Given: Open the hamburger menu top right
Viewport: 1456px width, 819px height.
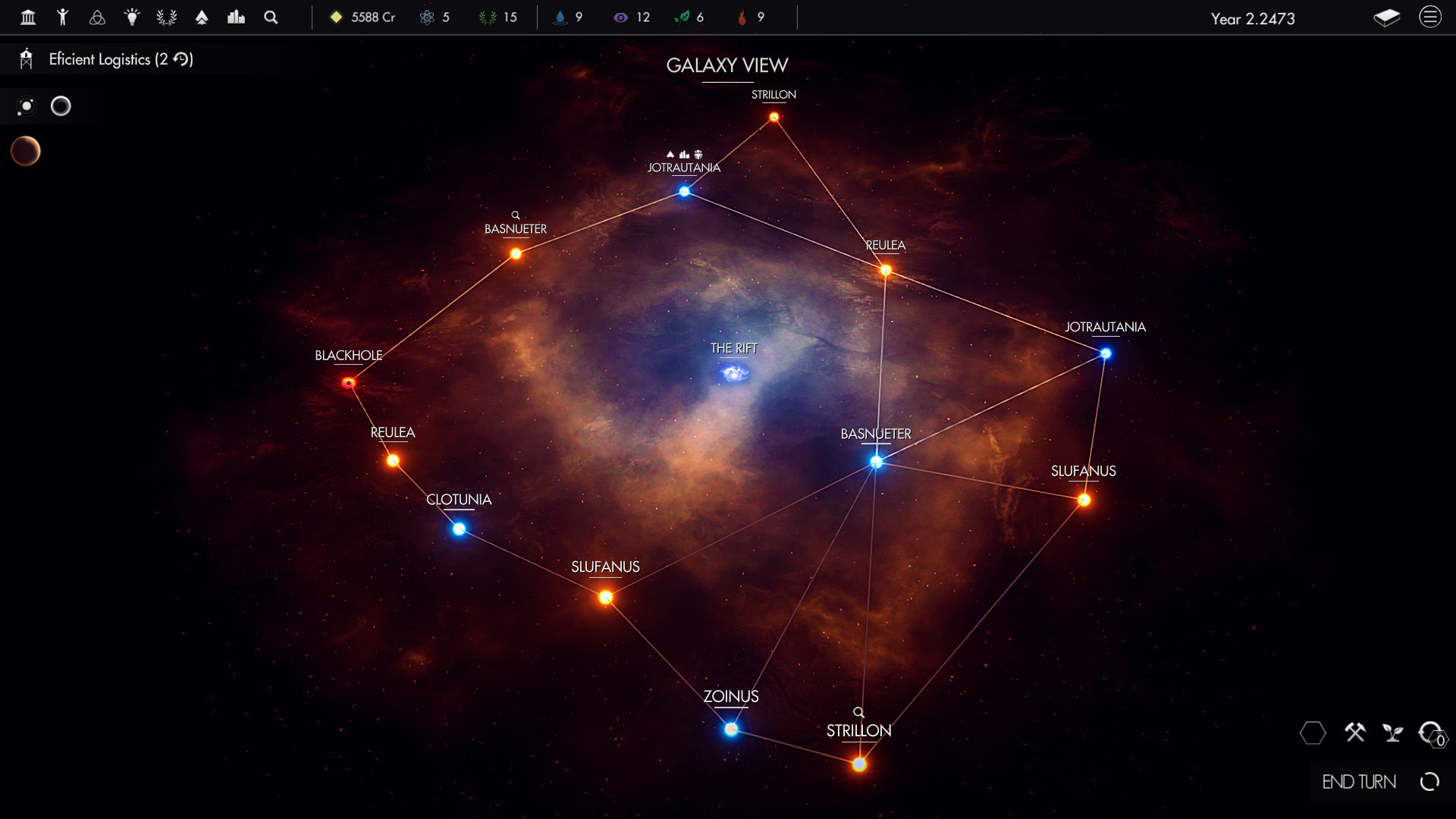Looking at the screenshot, I should [1432, 17].
